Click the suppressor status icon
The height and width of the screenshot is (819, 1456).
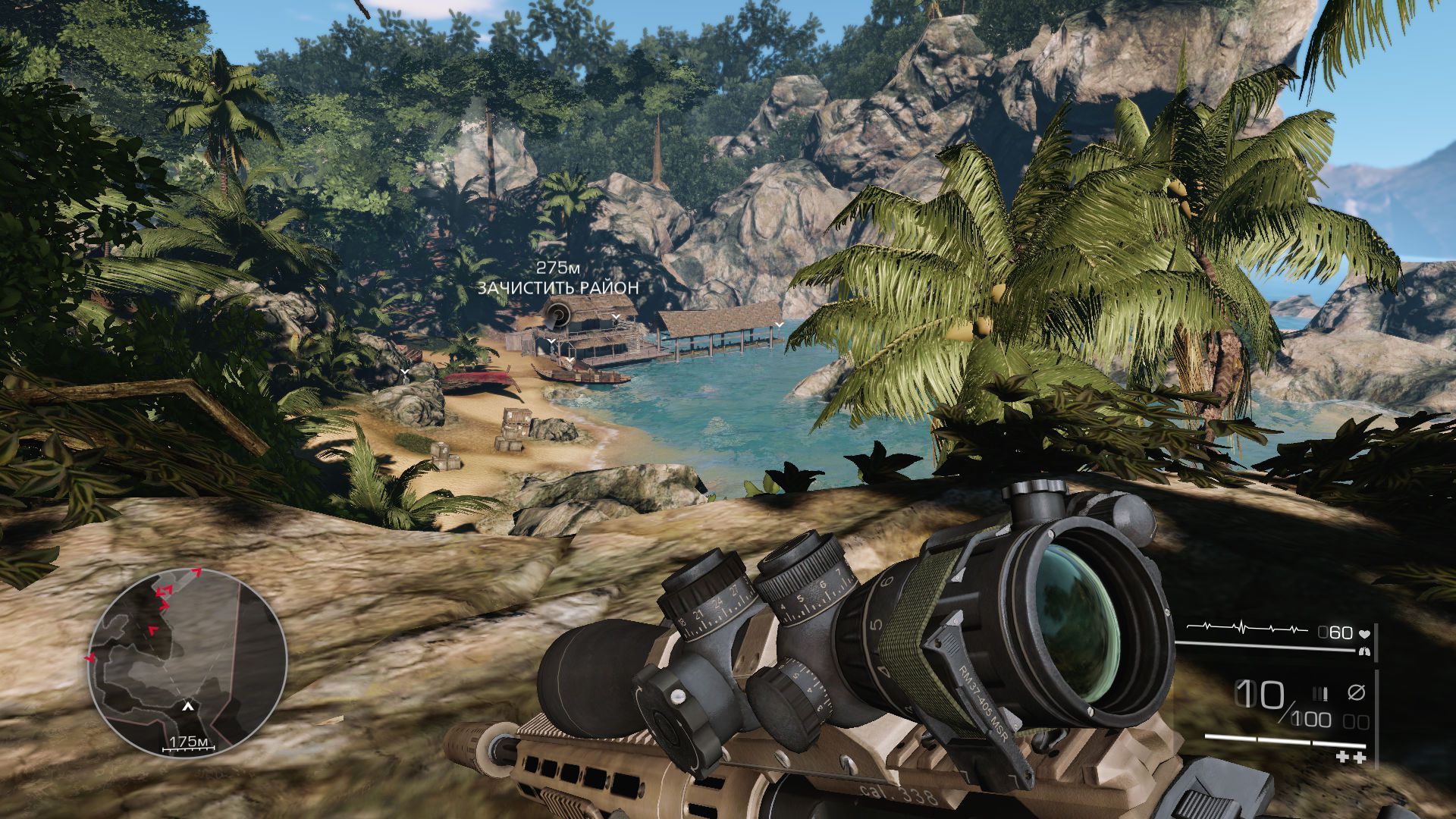coord(1355,692)
